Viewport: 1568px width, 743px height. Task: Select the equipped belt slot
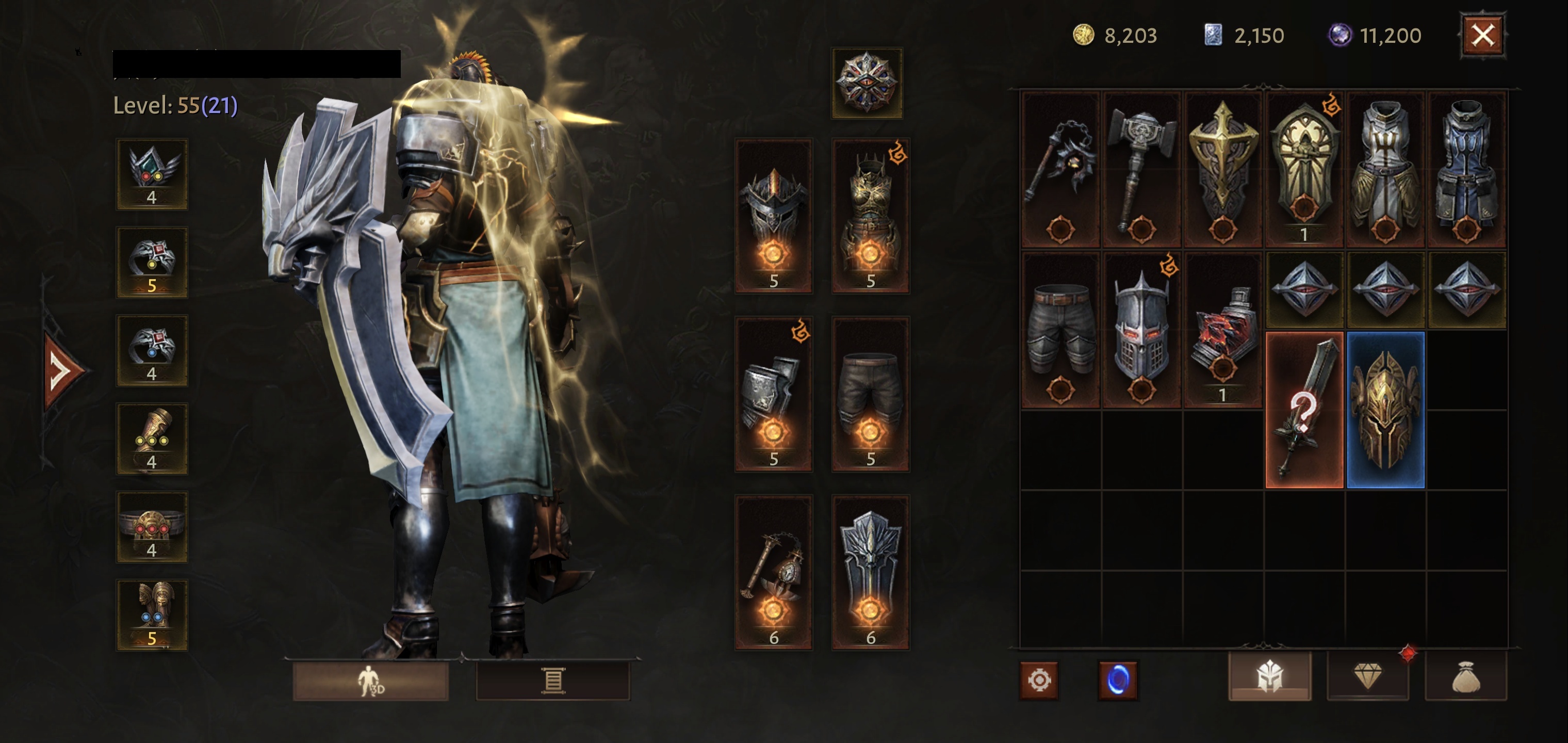click(x=152, y=527)
